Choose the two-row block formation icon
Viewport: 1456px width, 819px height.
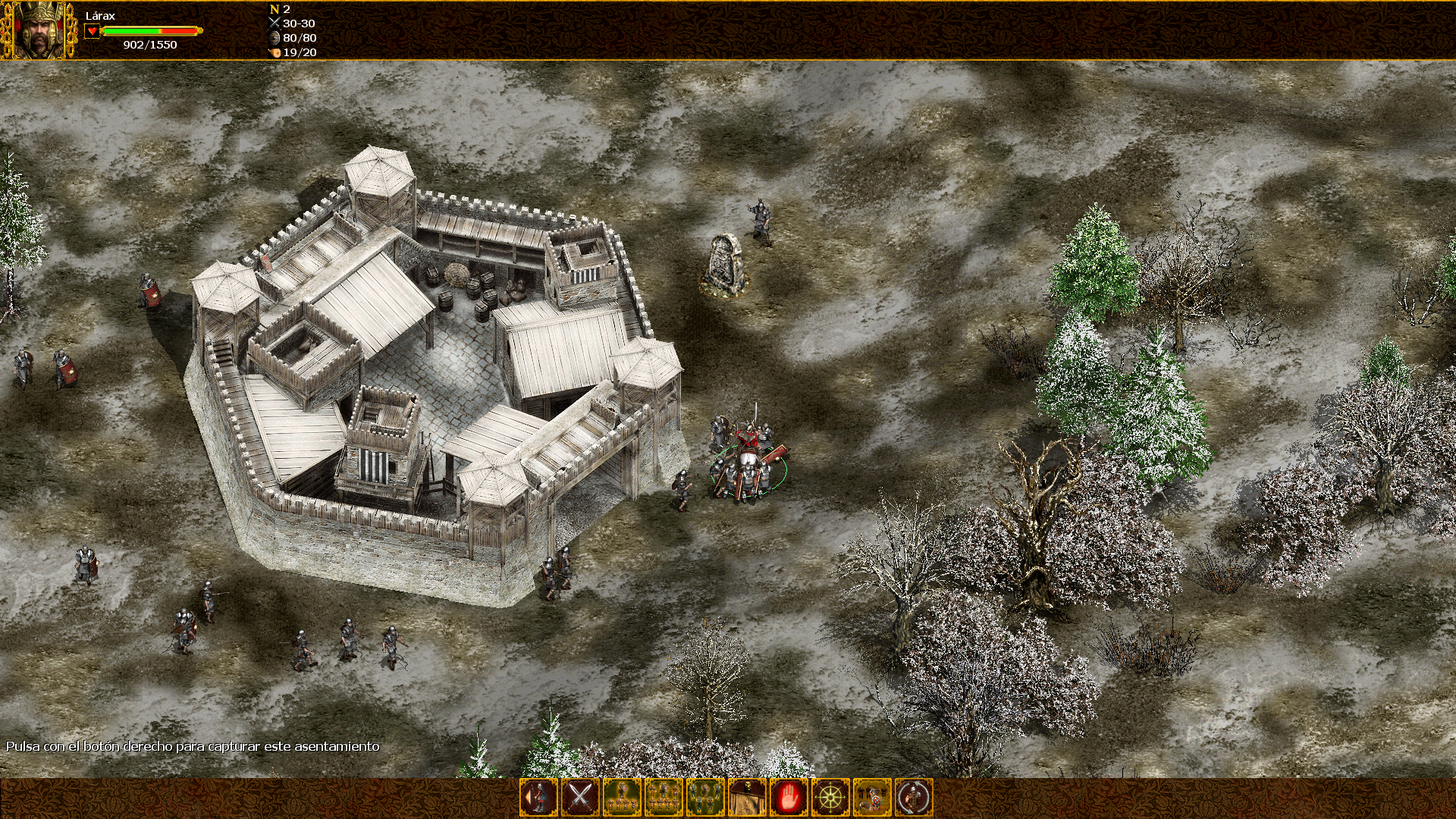pos(664,798)
